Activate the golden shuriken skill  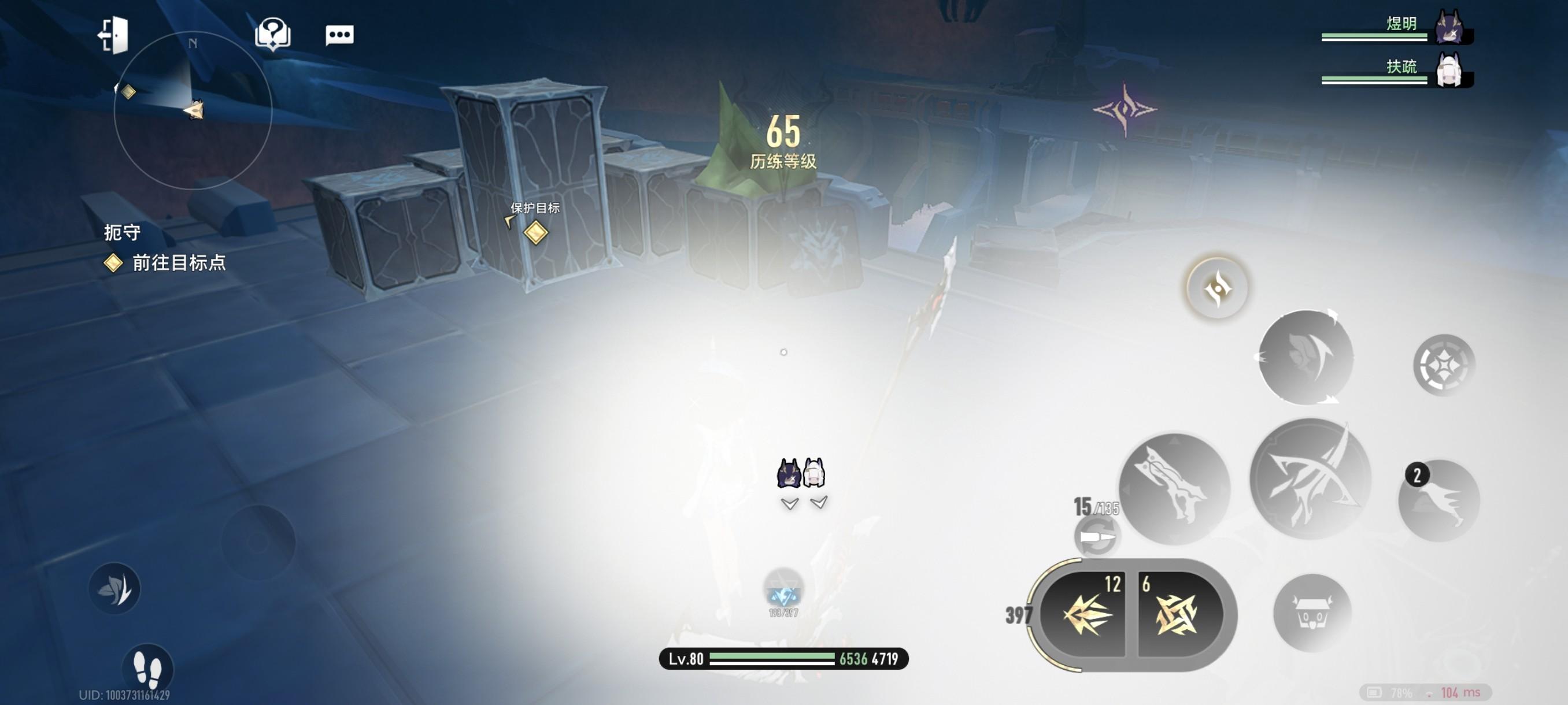[1176, 614]
